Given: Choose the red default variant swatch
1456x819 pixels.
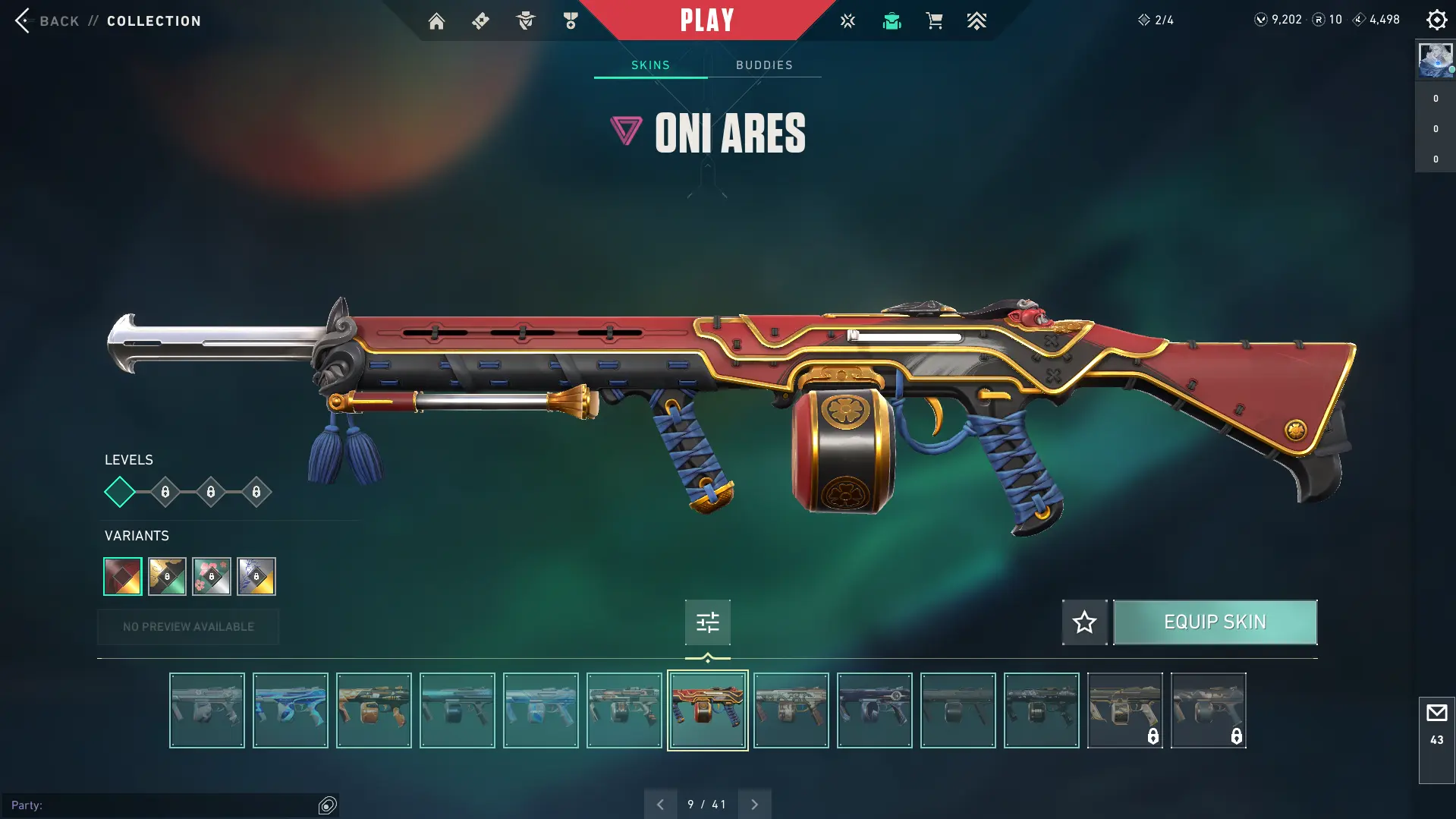Looking at the screenshot, I should (x=123, y=576).
